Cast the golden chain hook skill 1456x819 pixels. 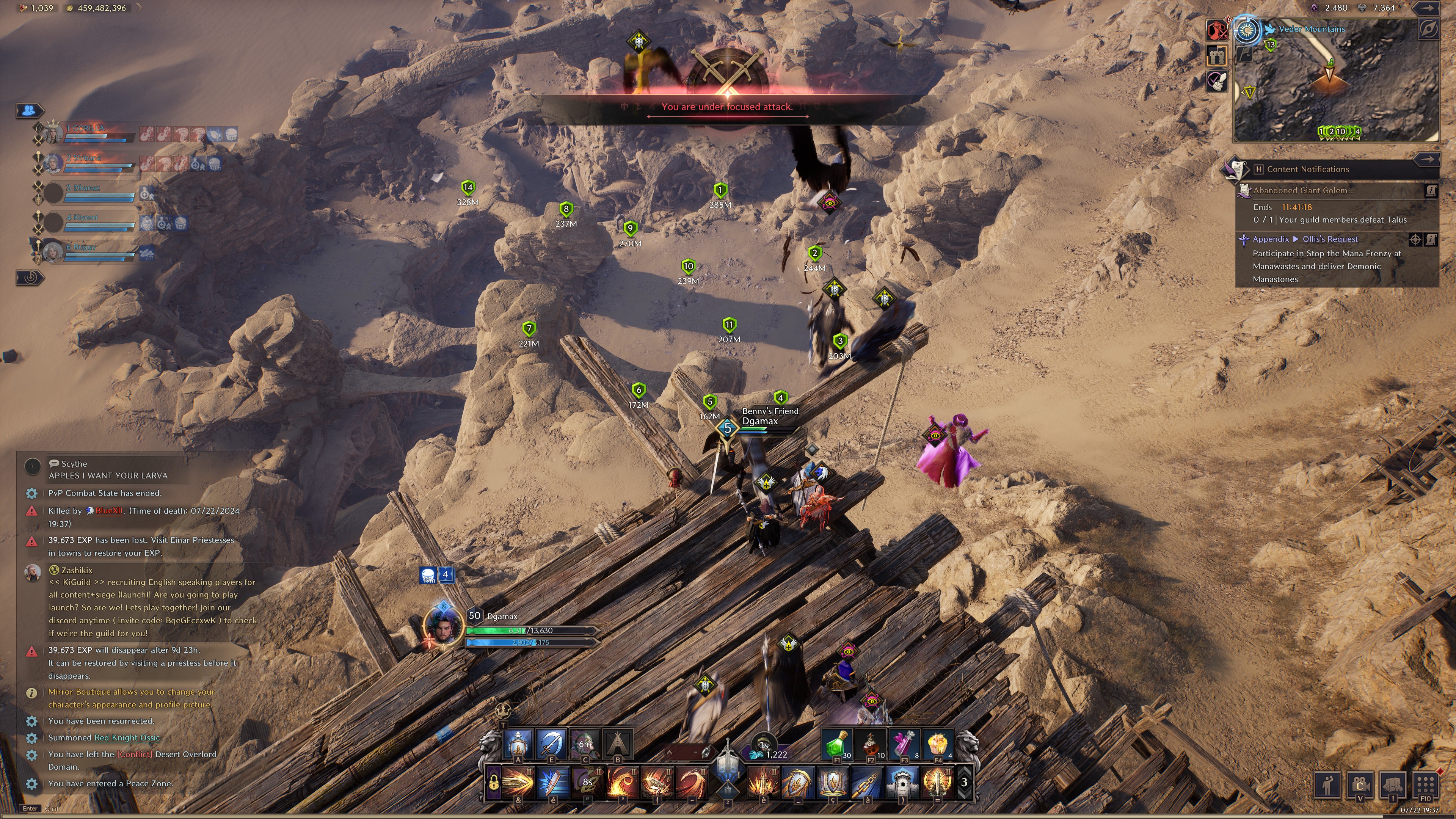click(x=866, y=782)
